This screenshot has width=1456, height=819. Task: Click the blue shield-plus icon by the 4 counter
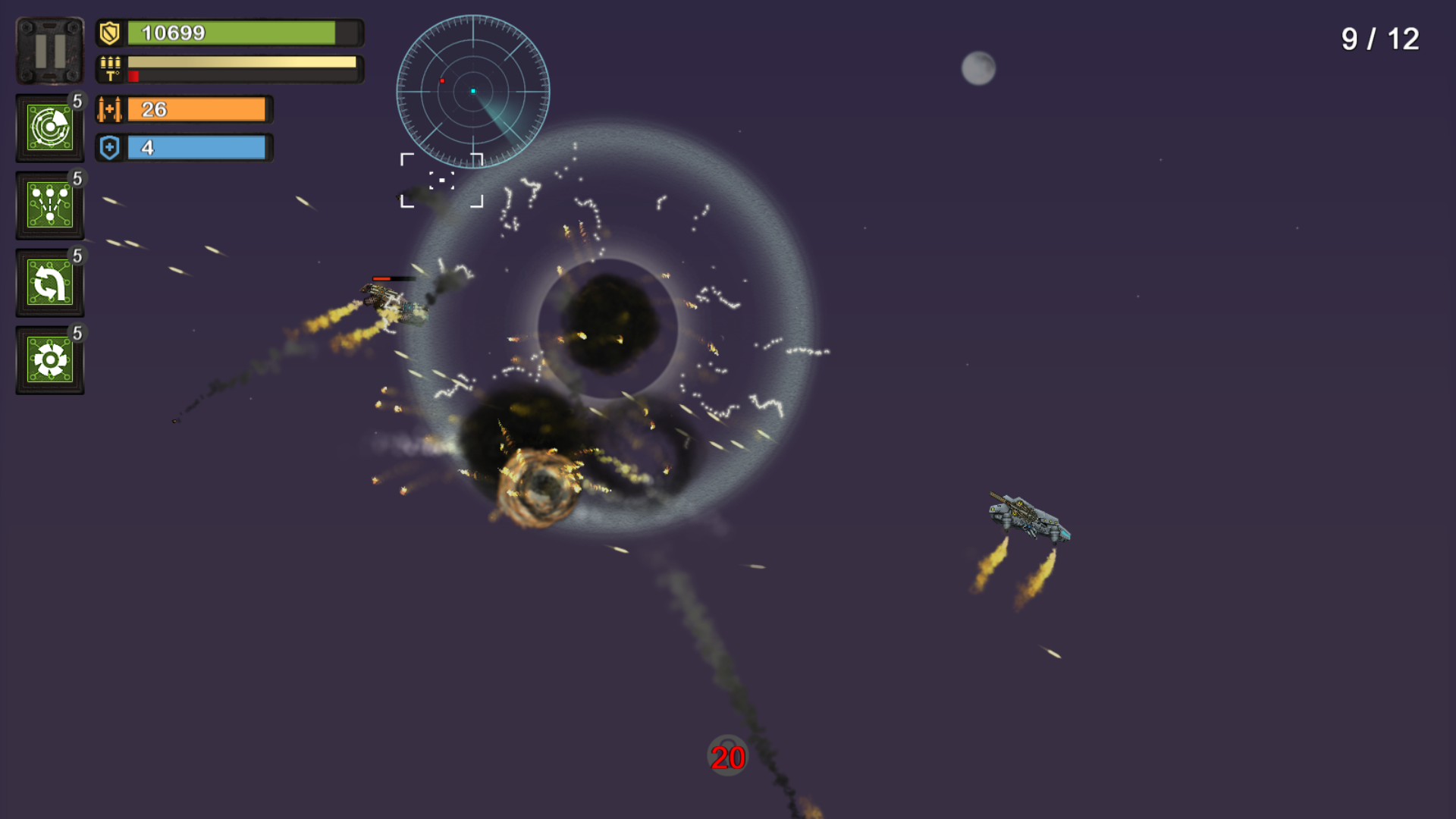[108, 147]
